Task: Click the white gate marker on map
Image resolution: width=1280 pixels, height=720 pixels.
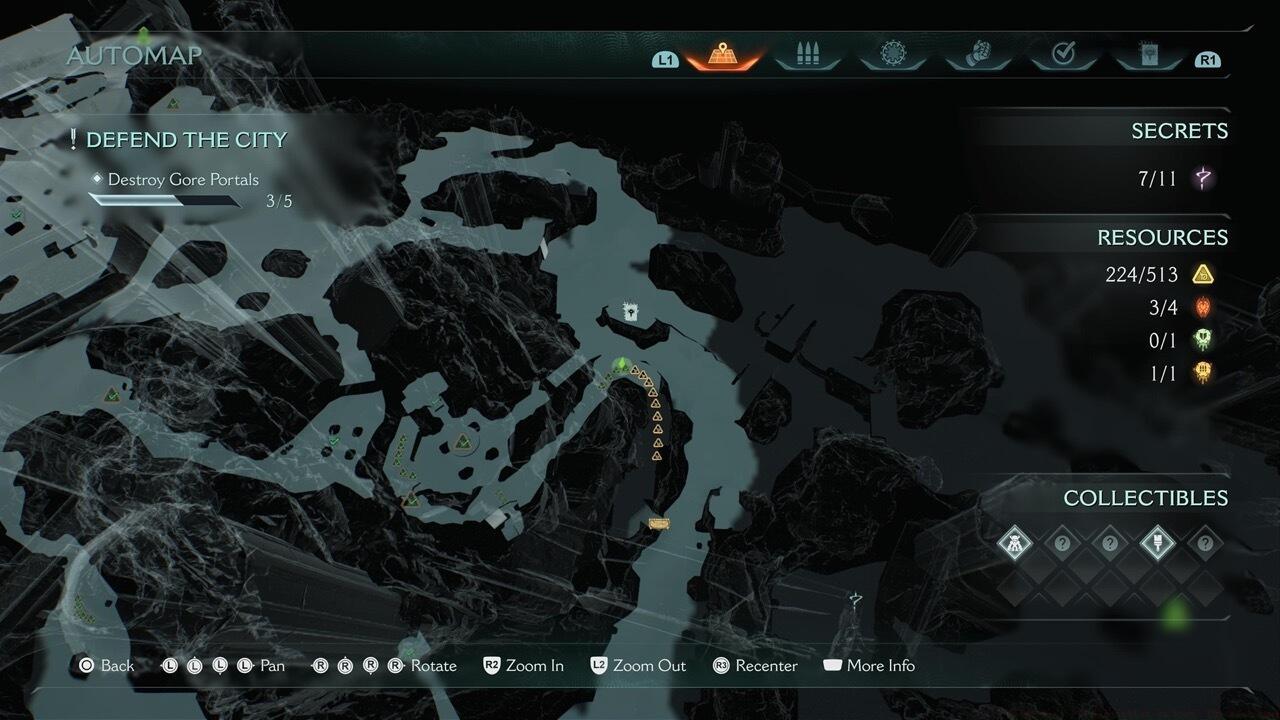Action: [631, 312]
